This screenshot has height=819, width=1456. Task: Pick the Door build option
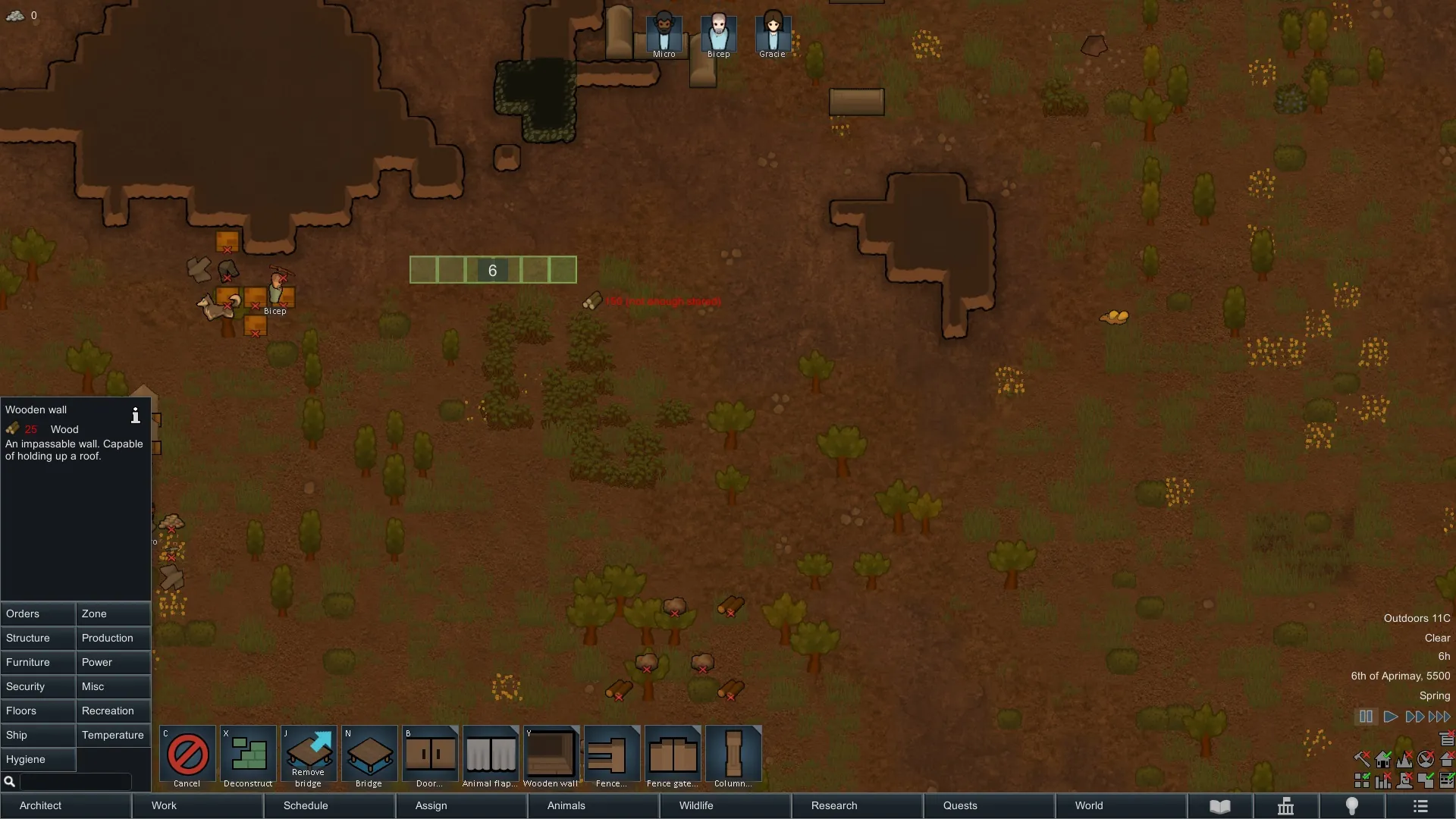(430, 757)
